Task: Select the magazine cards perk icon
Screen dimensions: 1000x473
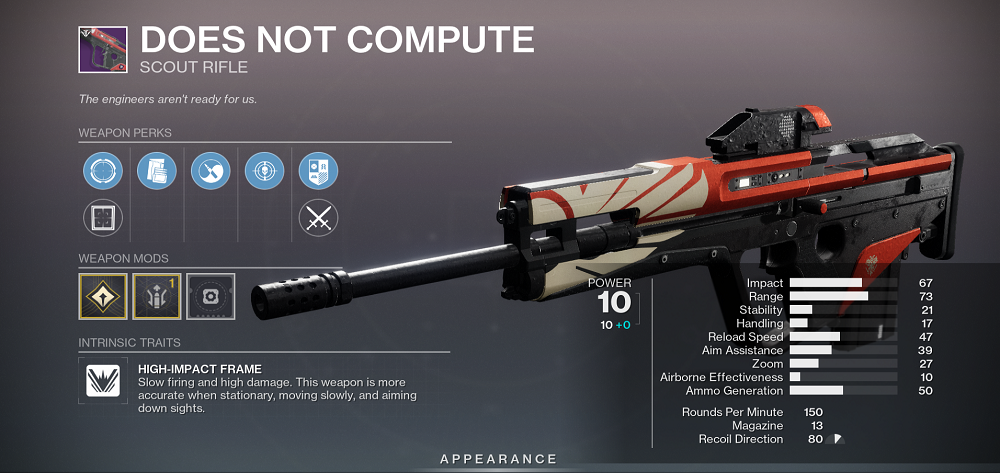Action: 156,170
